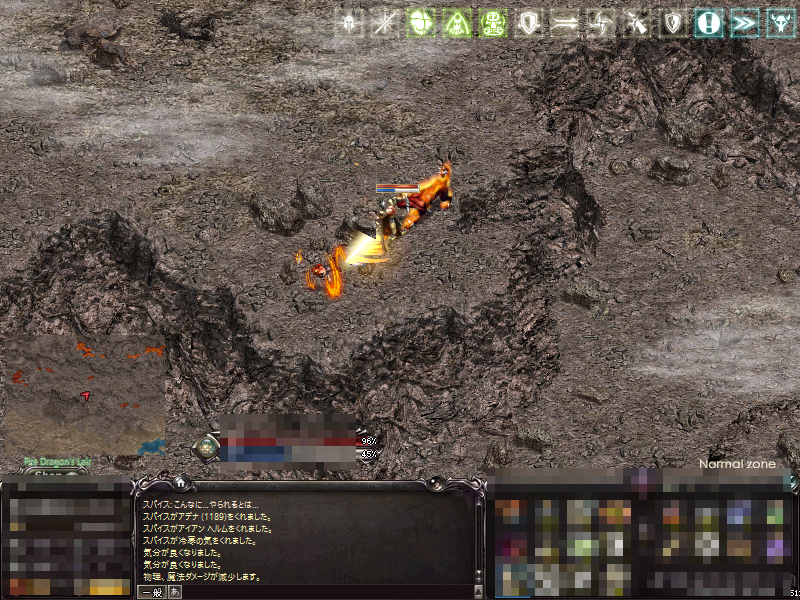Click the home icon atop the chat window
The width and height of the screenshot is (800, 600).
180,483
